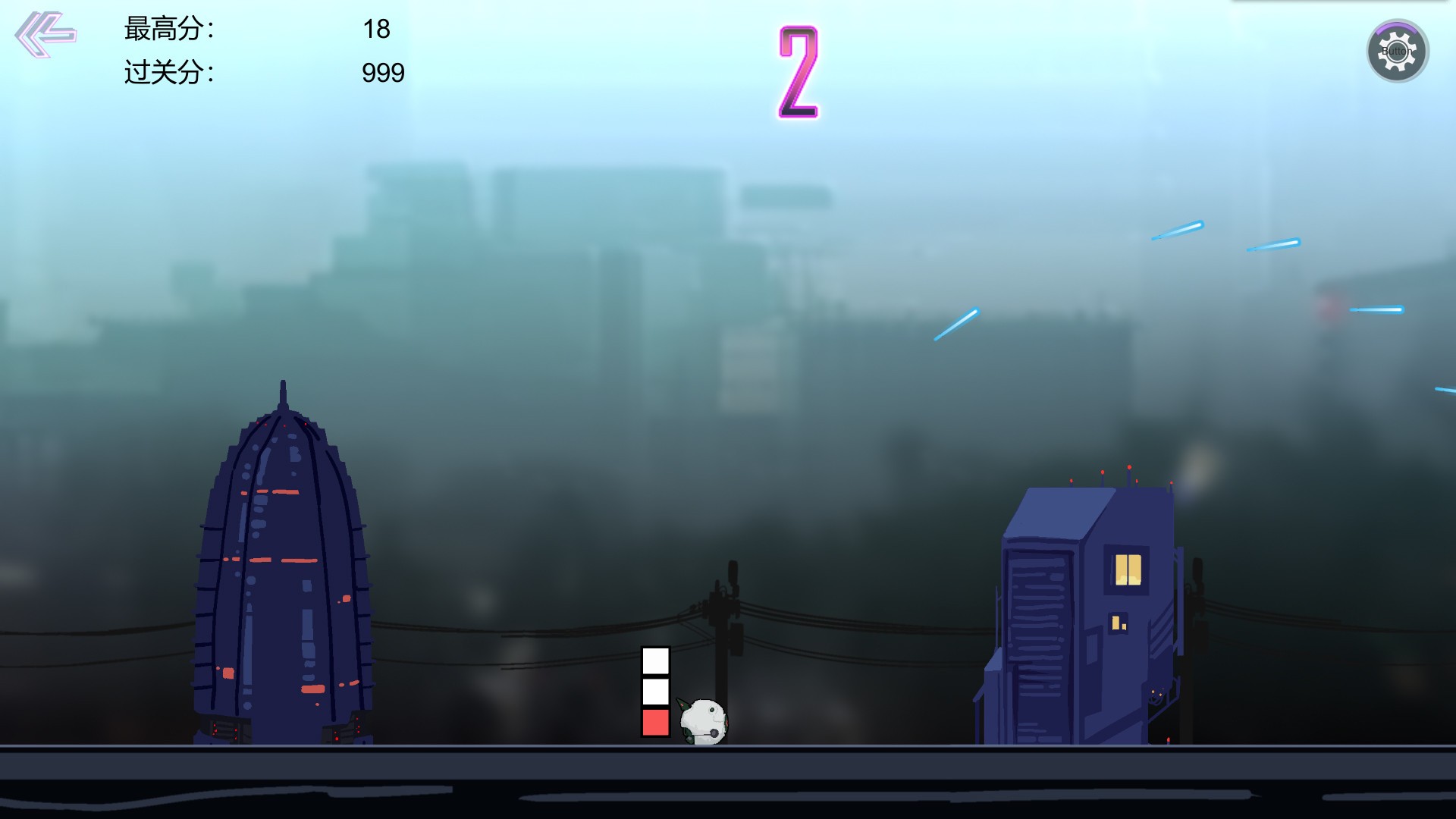Click the pass score value 999

click(383, 73)
